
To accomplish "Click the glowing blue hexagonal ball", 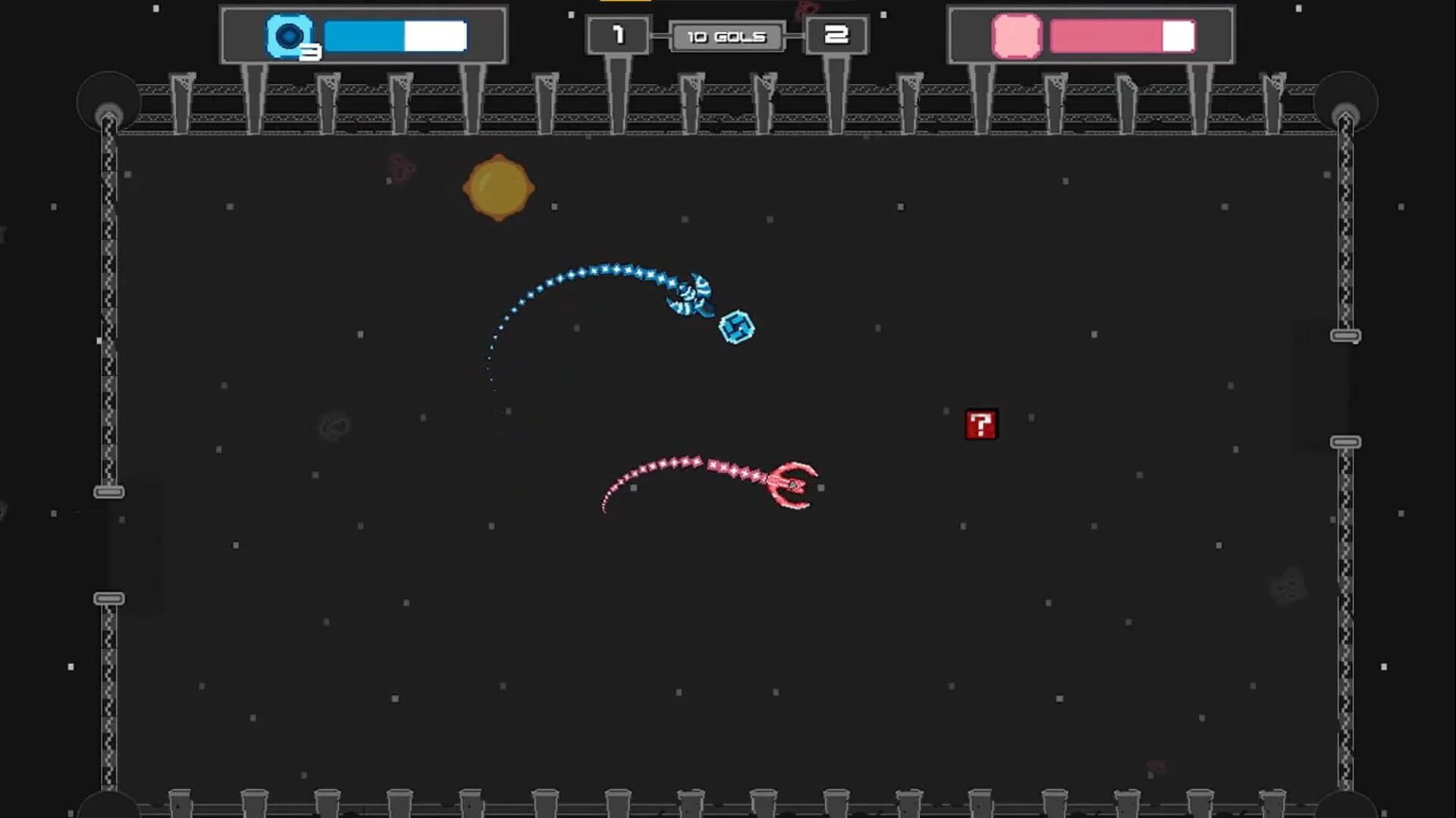I will pos(737,328).
